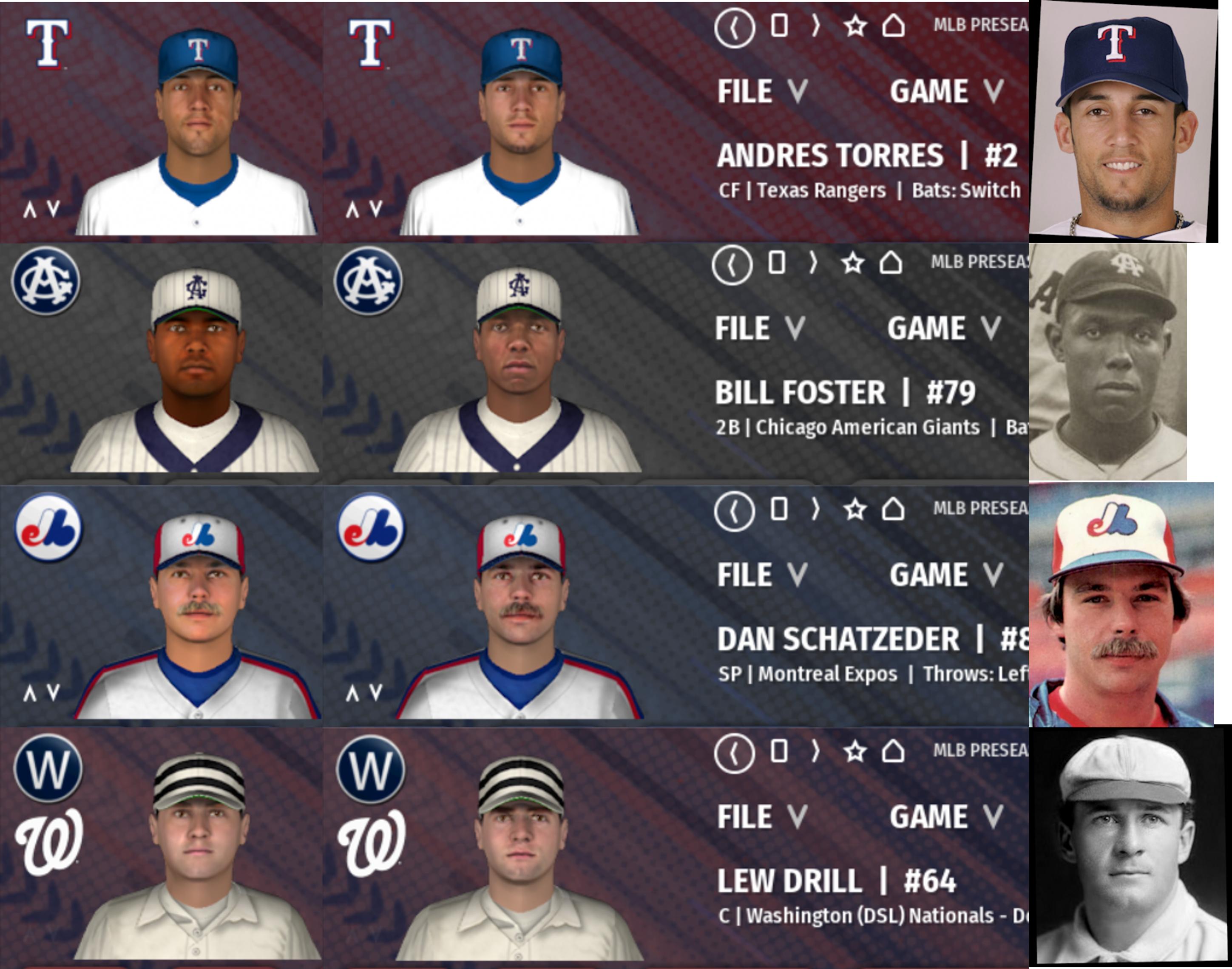Favorite Dan Schatzeder using the star icon
The image size is (1232, 969).
coord(855,510)
